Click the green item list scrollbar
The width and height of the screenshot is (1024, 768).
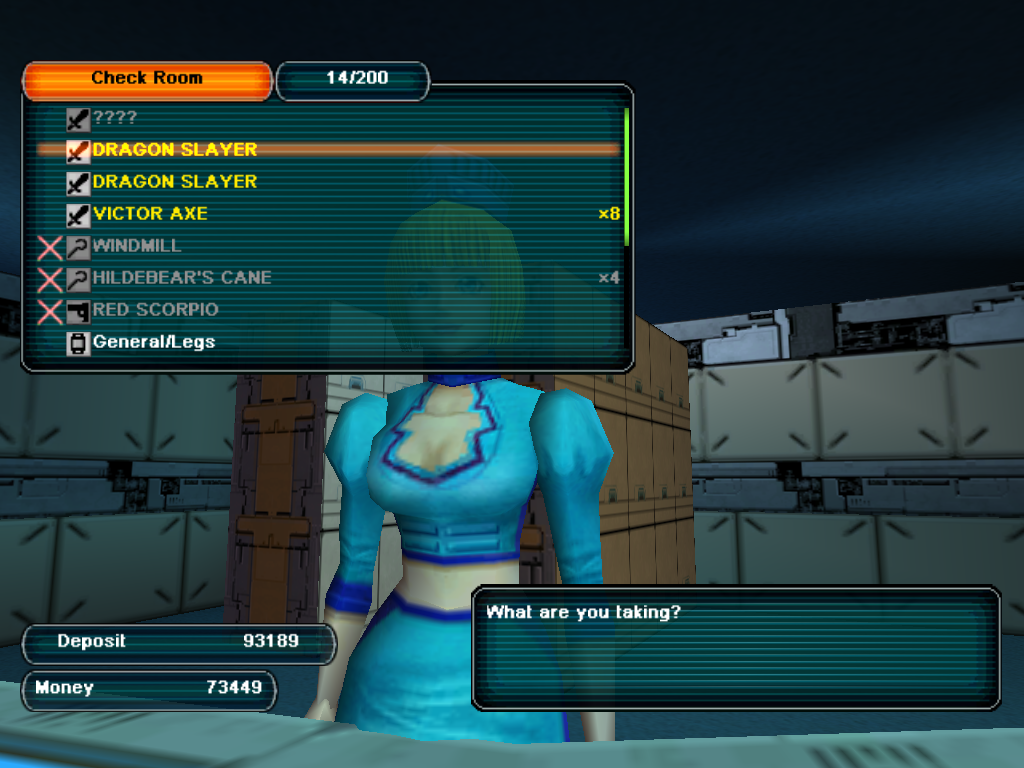[626, 176]
